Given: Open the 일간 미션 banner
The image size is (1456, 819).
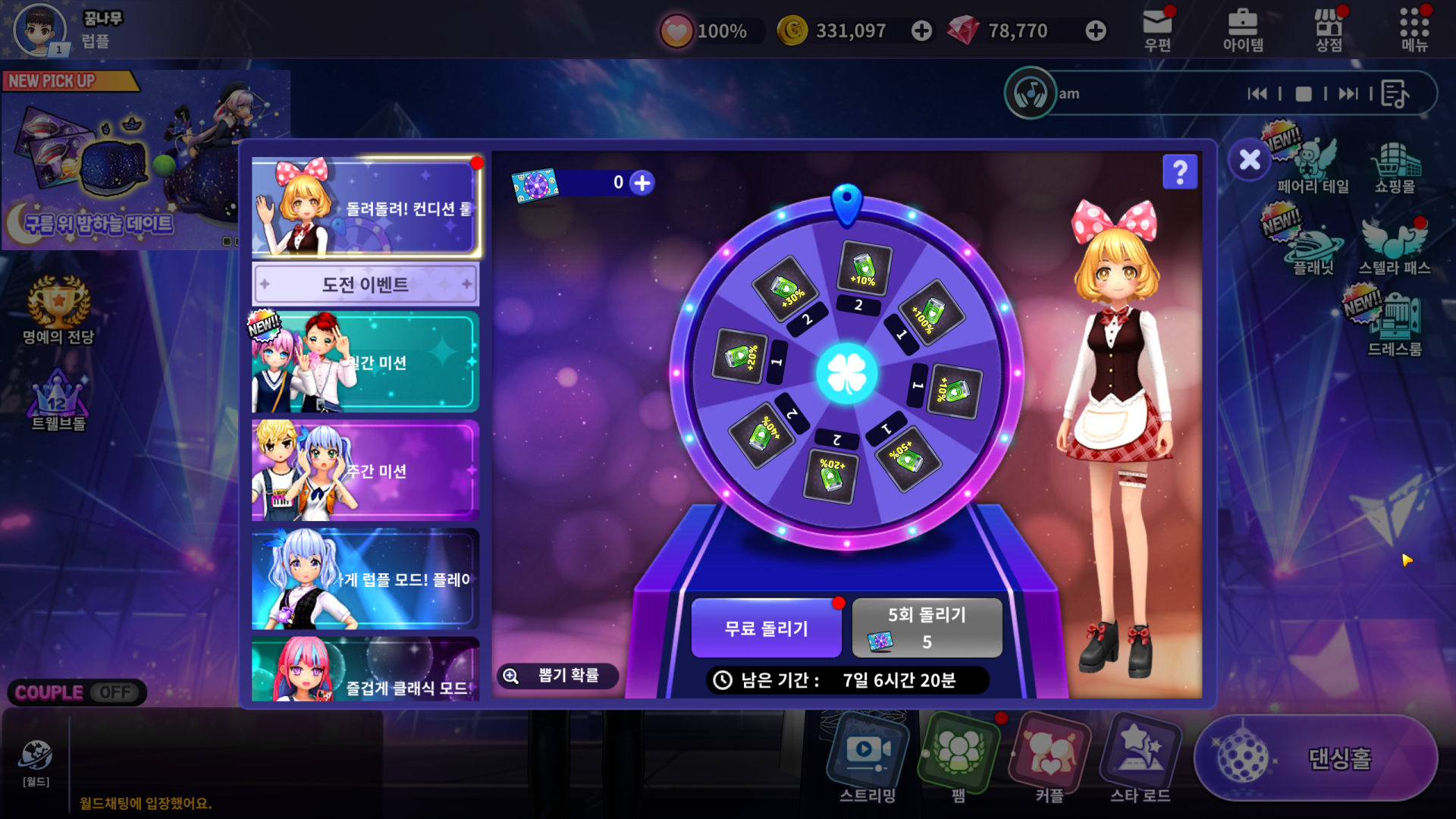Looking at the screenshot, I should tap(366, 362).
